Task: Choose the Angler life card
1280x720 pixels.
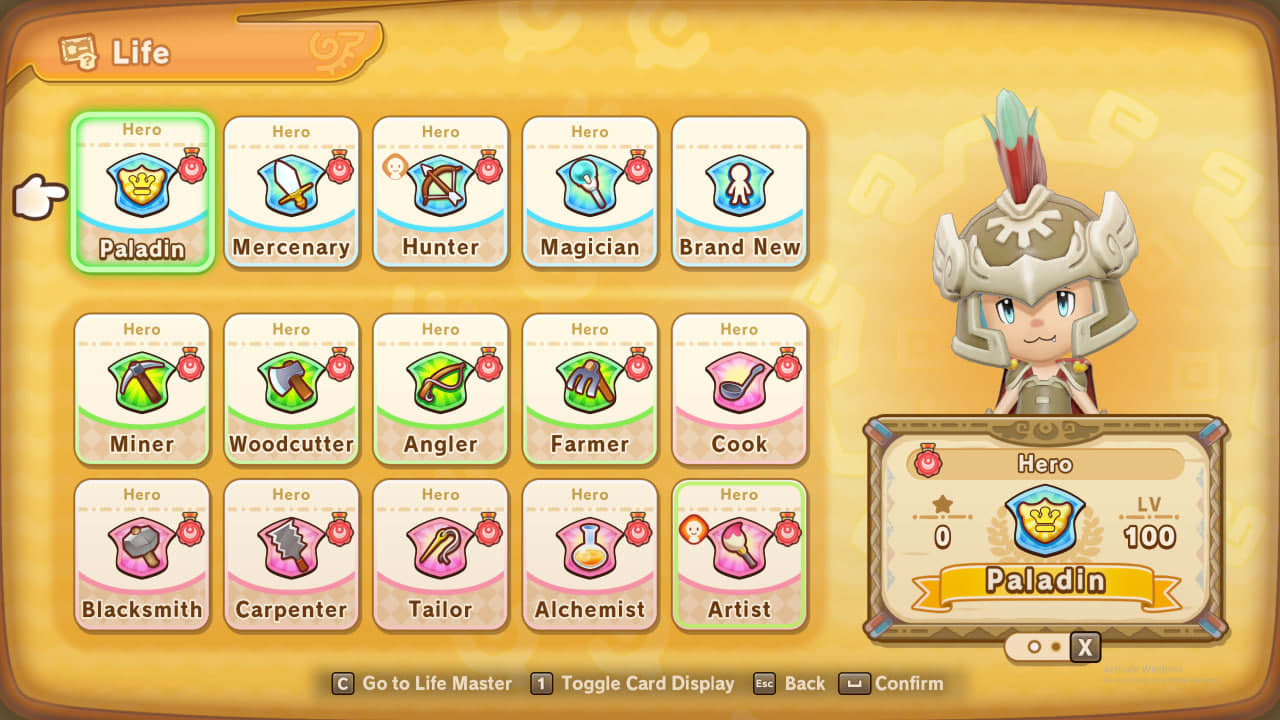Action: click(440, 389)
